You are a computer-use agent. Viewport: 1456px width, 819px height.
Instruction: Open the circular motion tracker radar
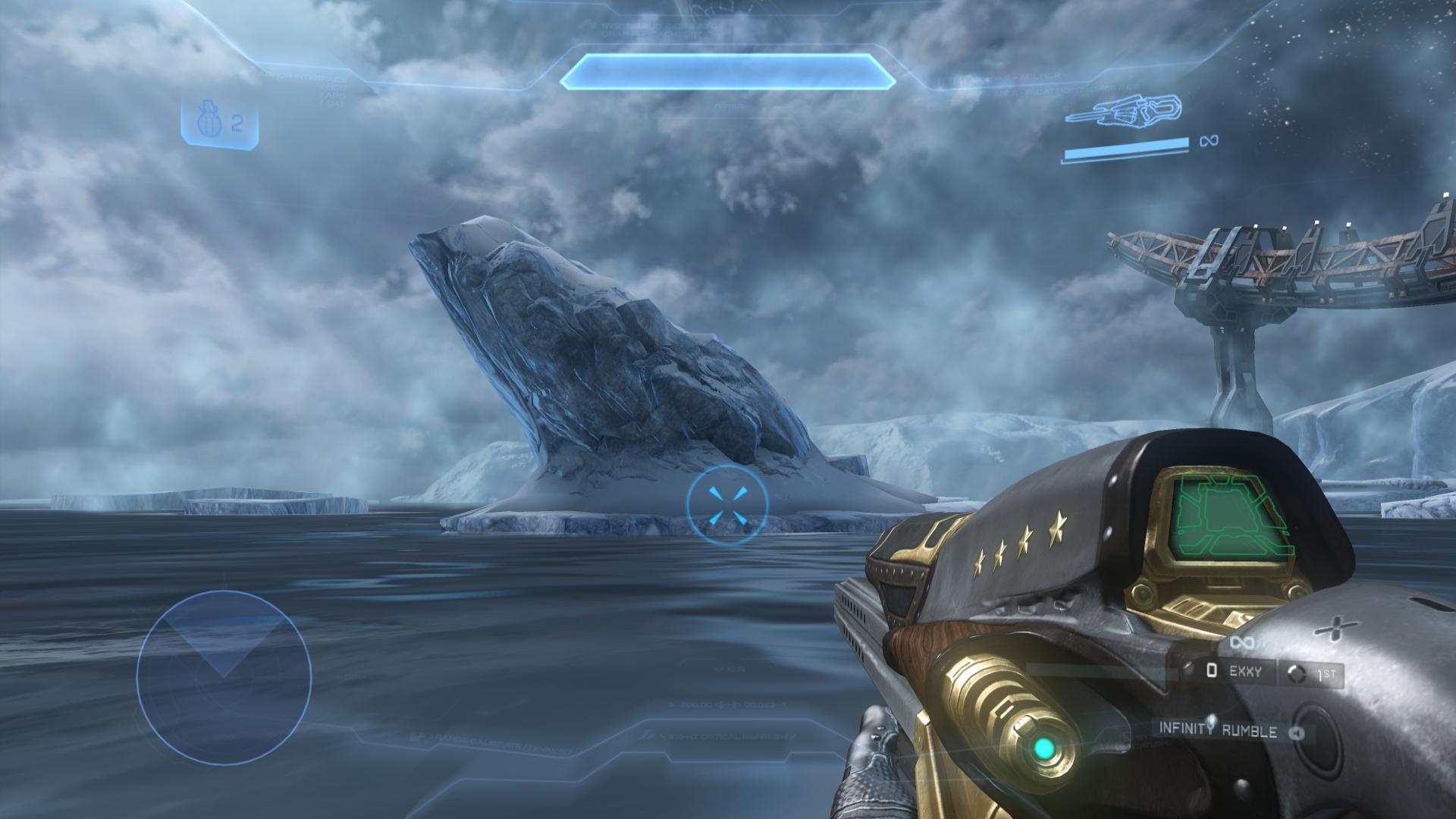pyautogui.click(x=224, y=677)
